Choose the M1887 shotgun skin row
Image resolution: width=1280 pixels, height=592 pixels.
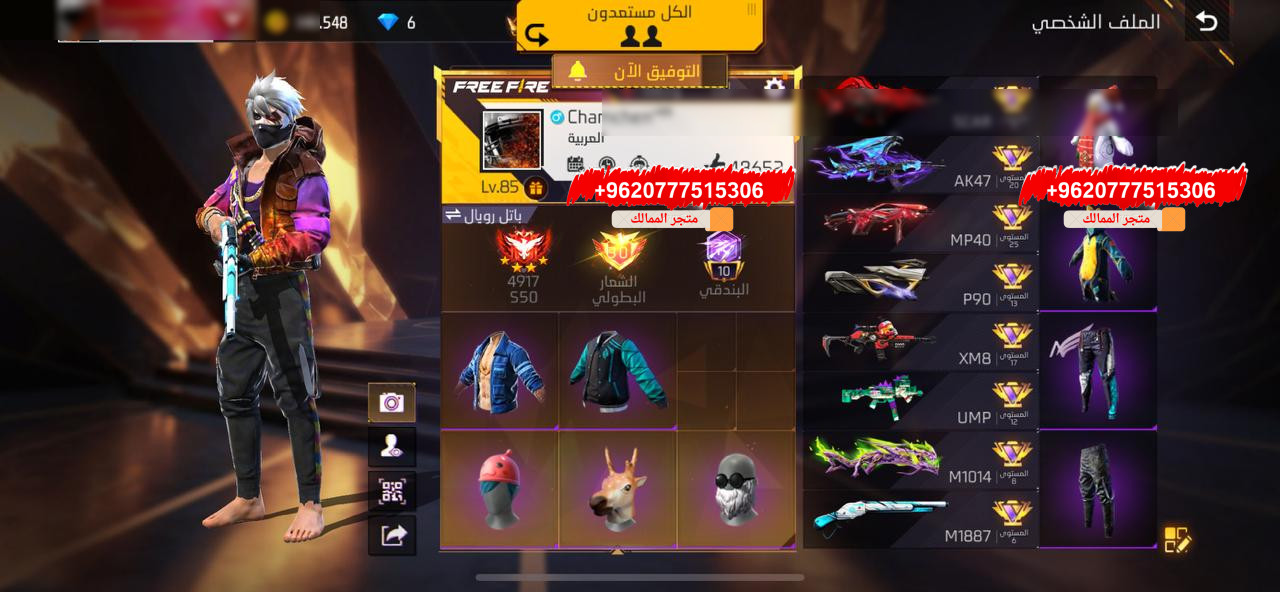[x=920, y=519]
